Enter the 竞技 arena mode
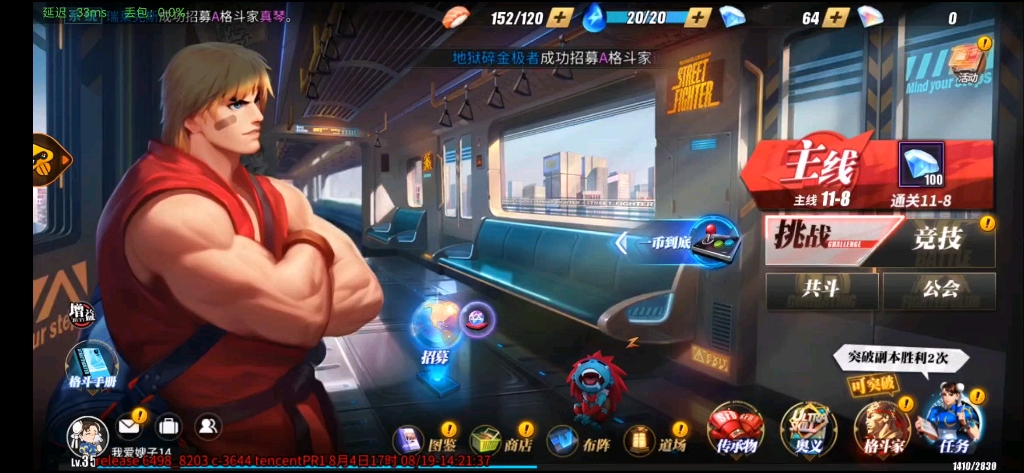Screen dimensions: 1024x473 click(938, 241)
